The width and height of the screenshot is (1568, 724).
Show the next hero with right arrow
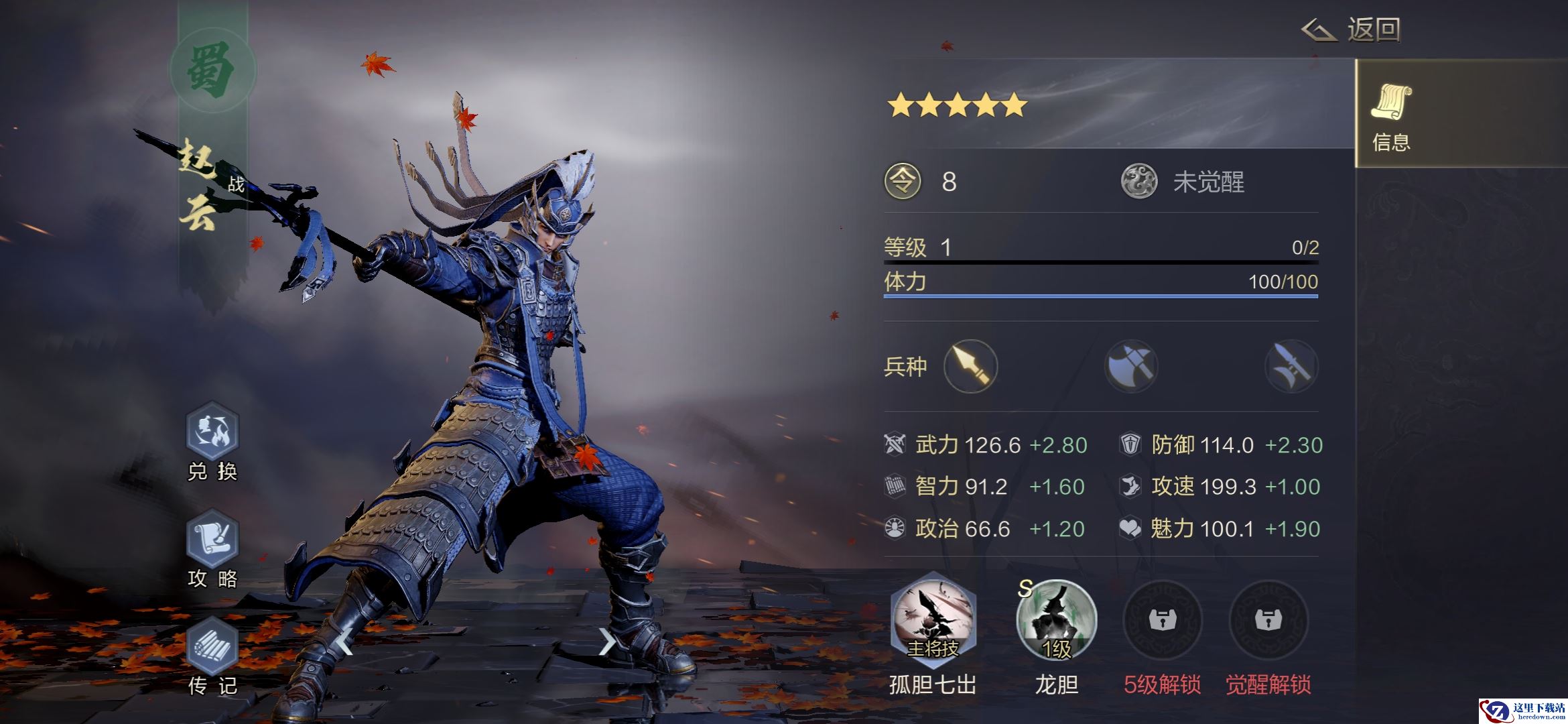point(606,642)
